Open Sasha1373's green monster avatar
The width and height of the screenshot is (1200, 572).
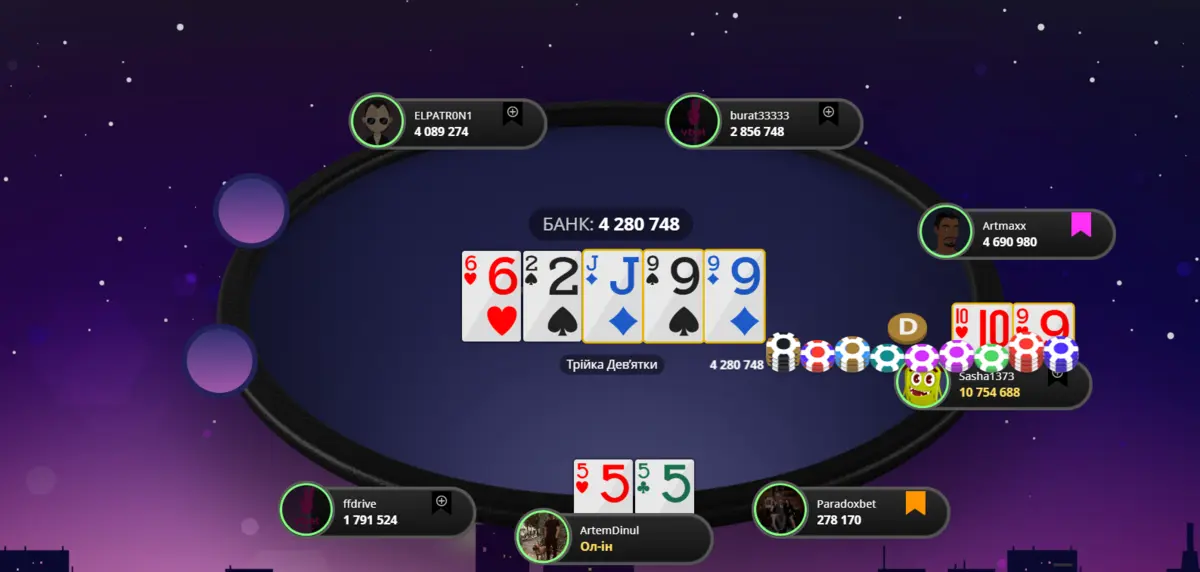point(925,384)
